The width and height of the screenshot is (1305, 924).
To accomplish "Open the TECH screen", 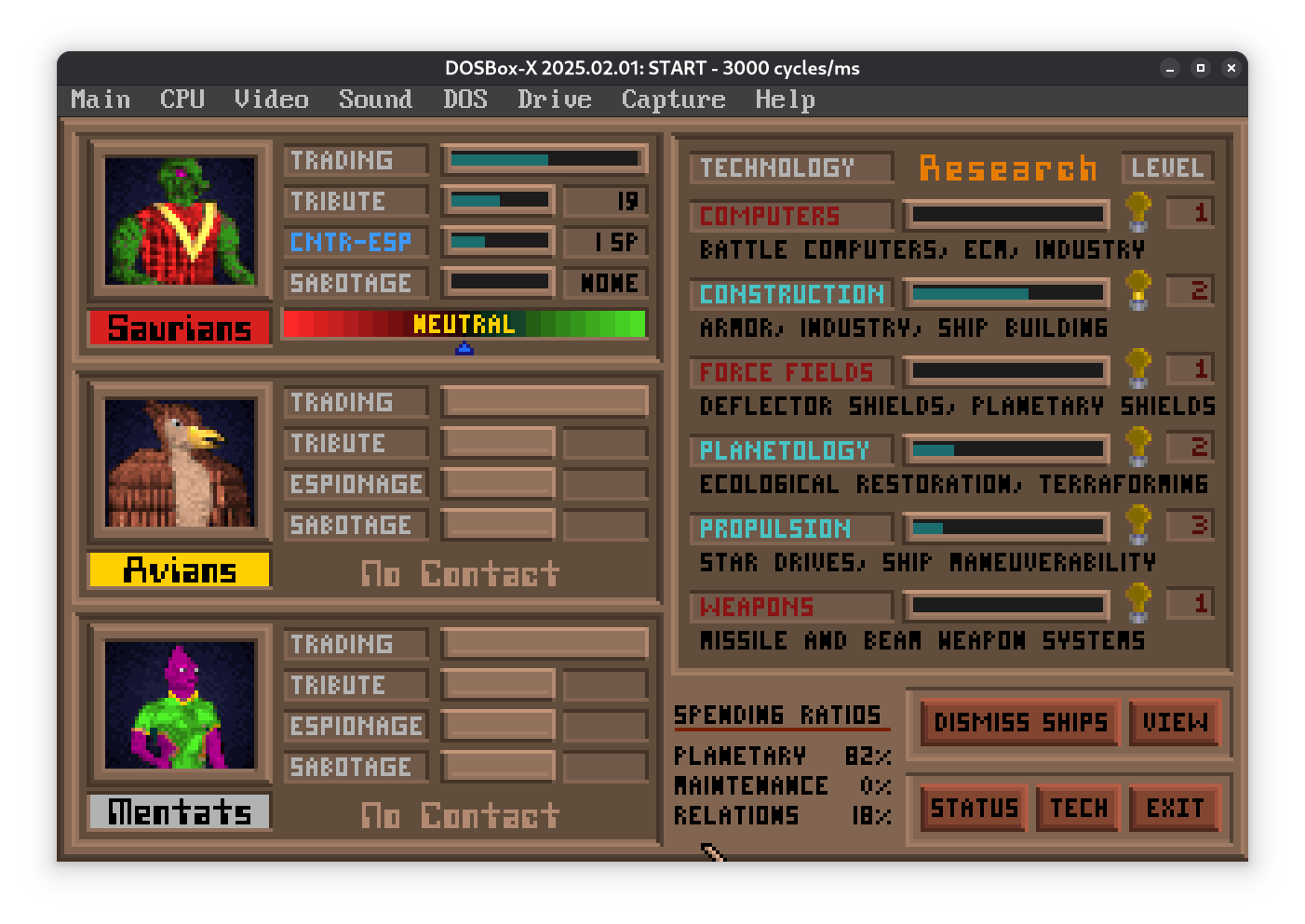I will (1078, 808).
